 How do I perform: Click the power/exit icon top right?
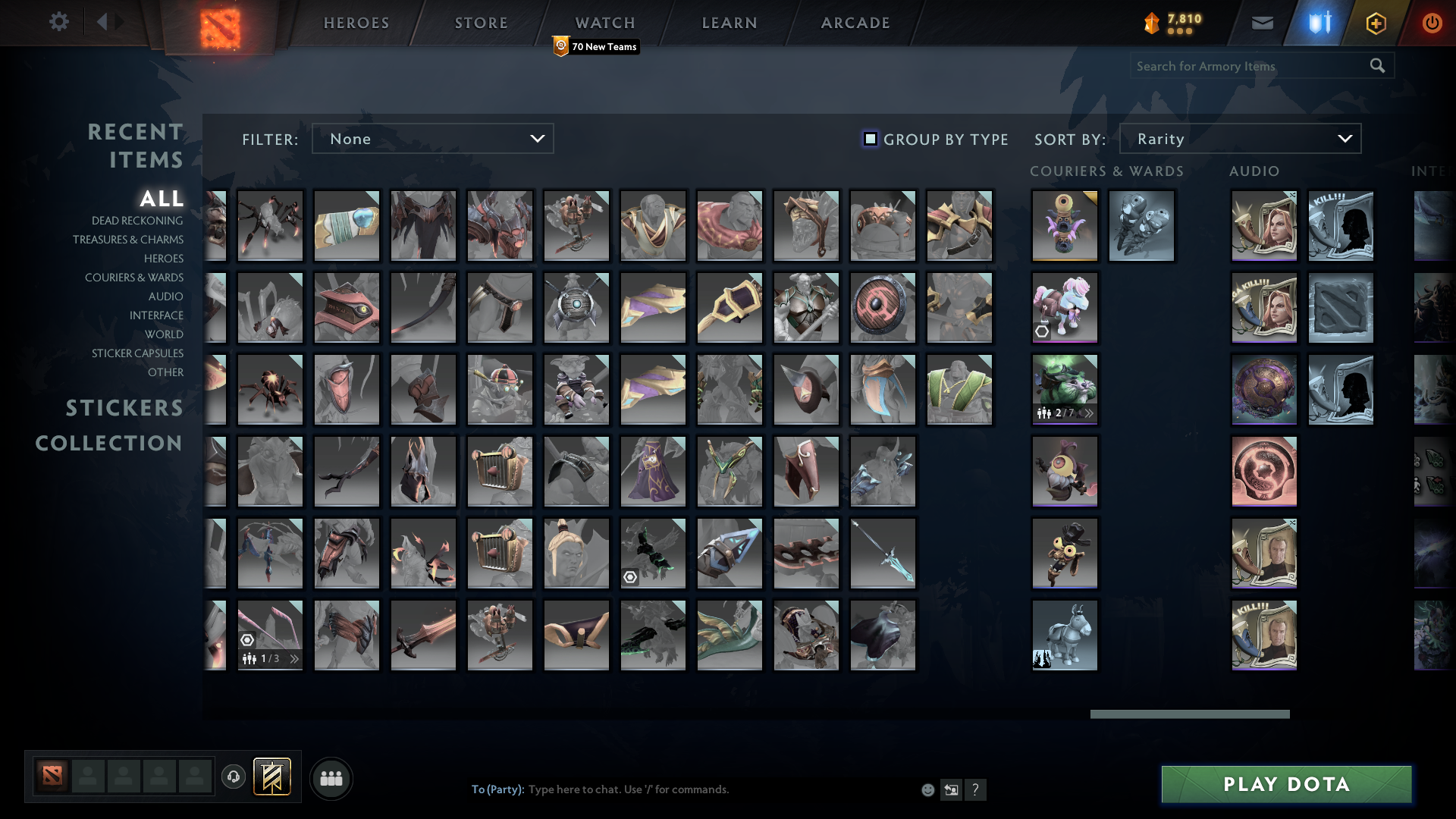pos(1432,23)
